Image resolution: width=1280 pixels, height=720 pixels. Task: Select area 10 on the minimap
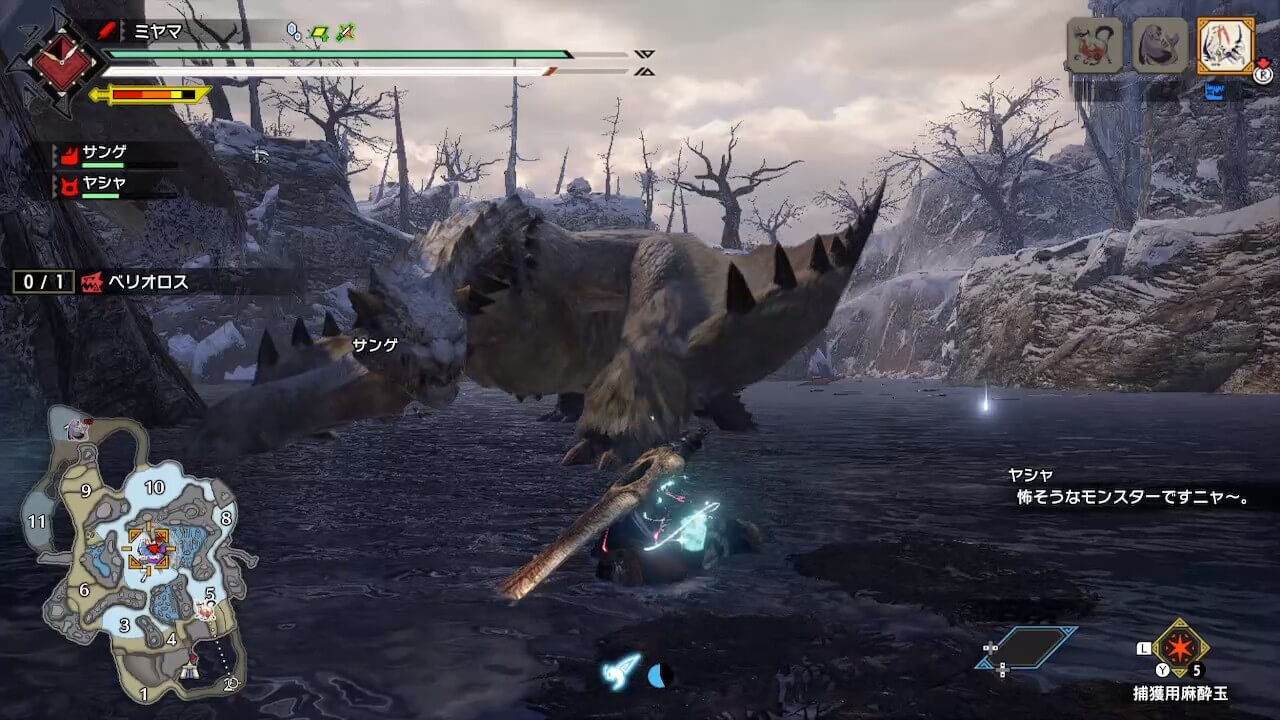pyautogui.click(x=154, y=488)
